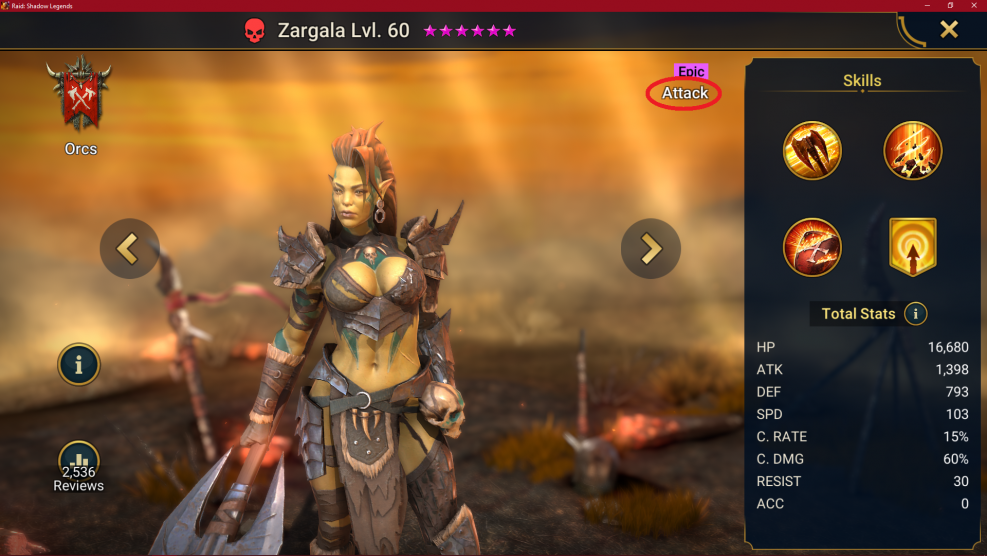Maximize or restore the game window
987x556 pixels.
949,5
